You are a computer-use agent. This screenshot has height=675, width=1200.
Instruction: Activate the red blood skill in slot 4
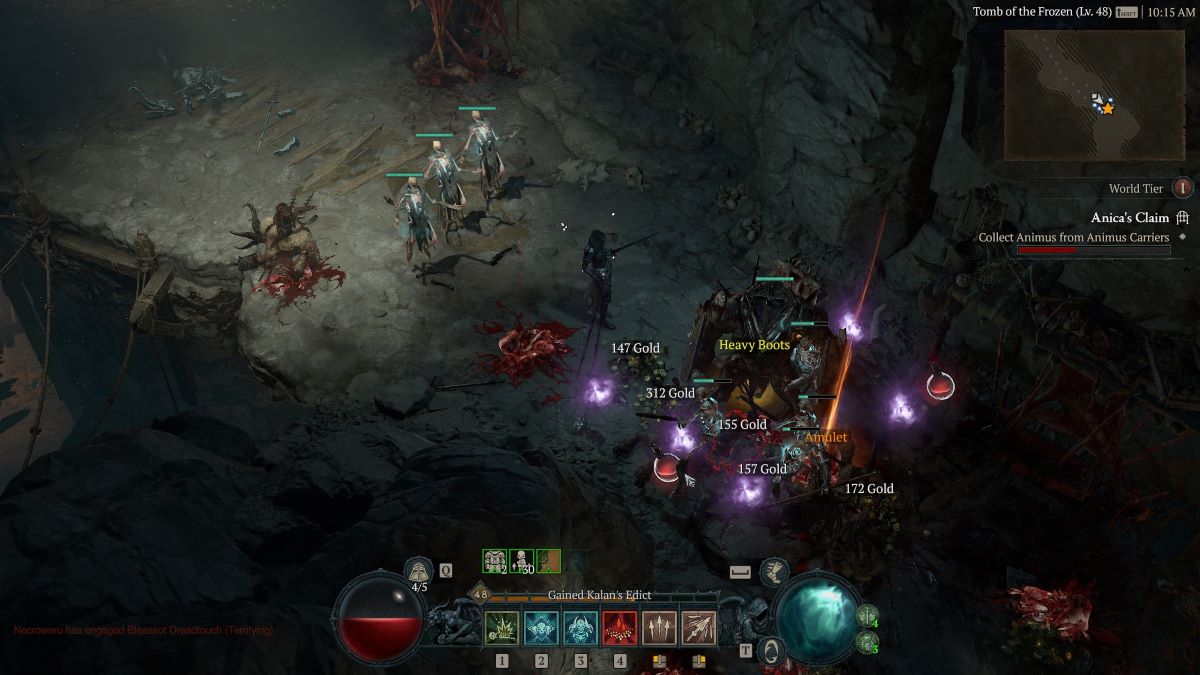pos(619,628)
